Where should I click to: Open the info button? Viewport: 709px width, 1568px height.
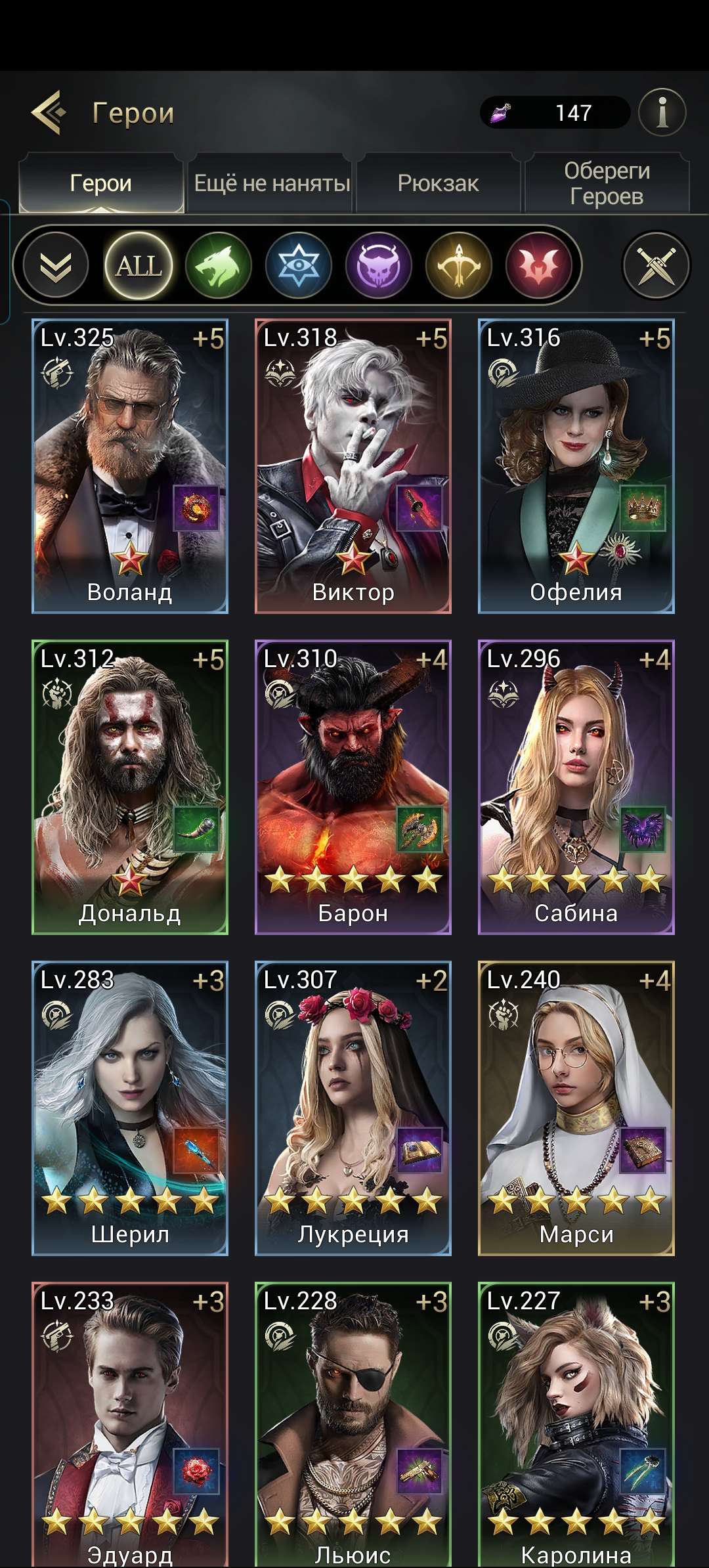tap(662, 112)
